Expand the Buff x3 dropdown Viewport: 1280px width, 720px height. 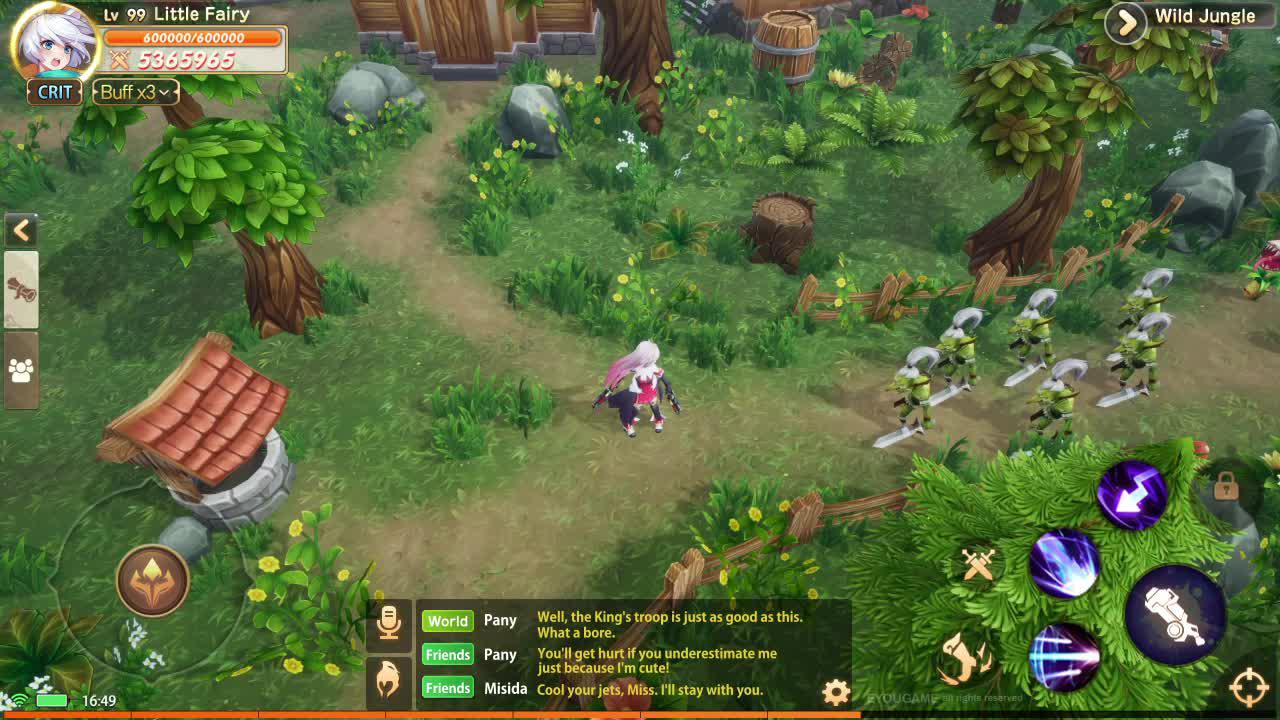tap(133, 92)
